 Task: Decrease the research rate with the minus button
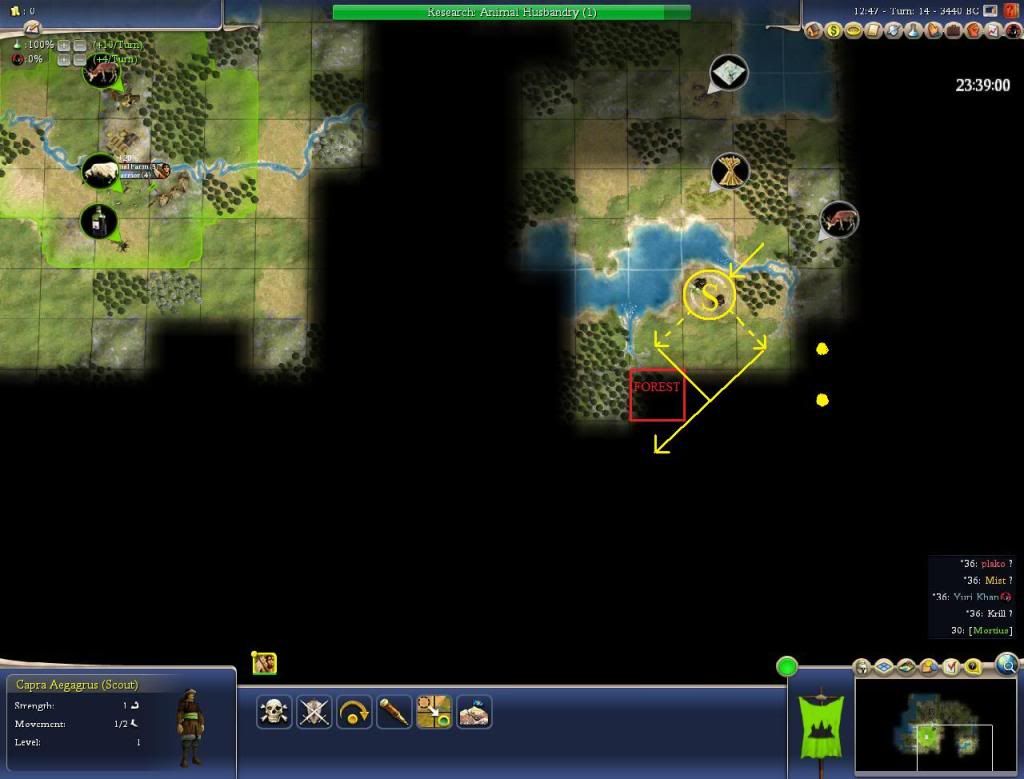[x=79, y=46]
